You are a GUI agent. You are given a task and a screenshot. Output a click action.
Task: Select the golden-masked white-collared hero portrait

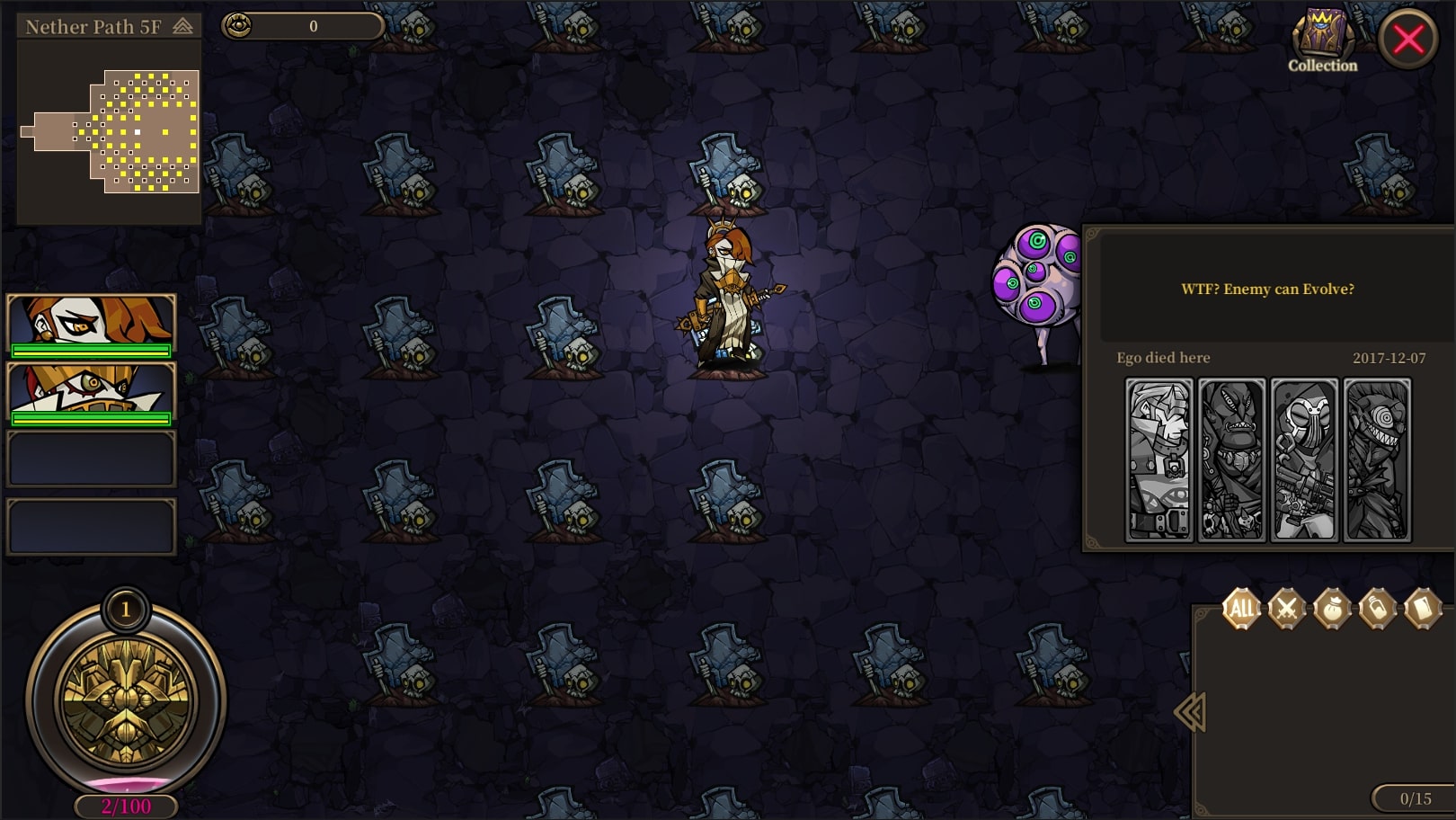point(91,393)
